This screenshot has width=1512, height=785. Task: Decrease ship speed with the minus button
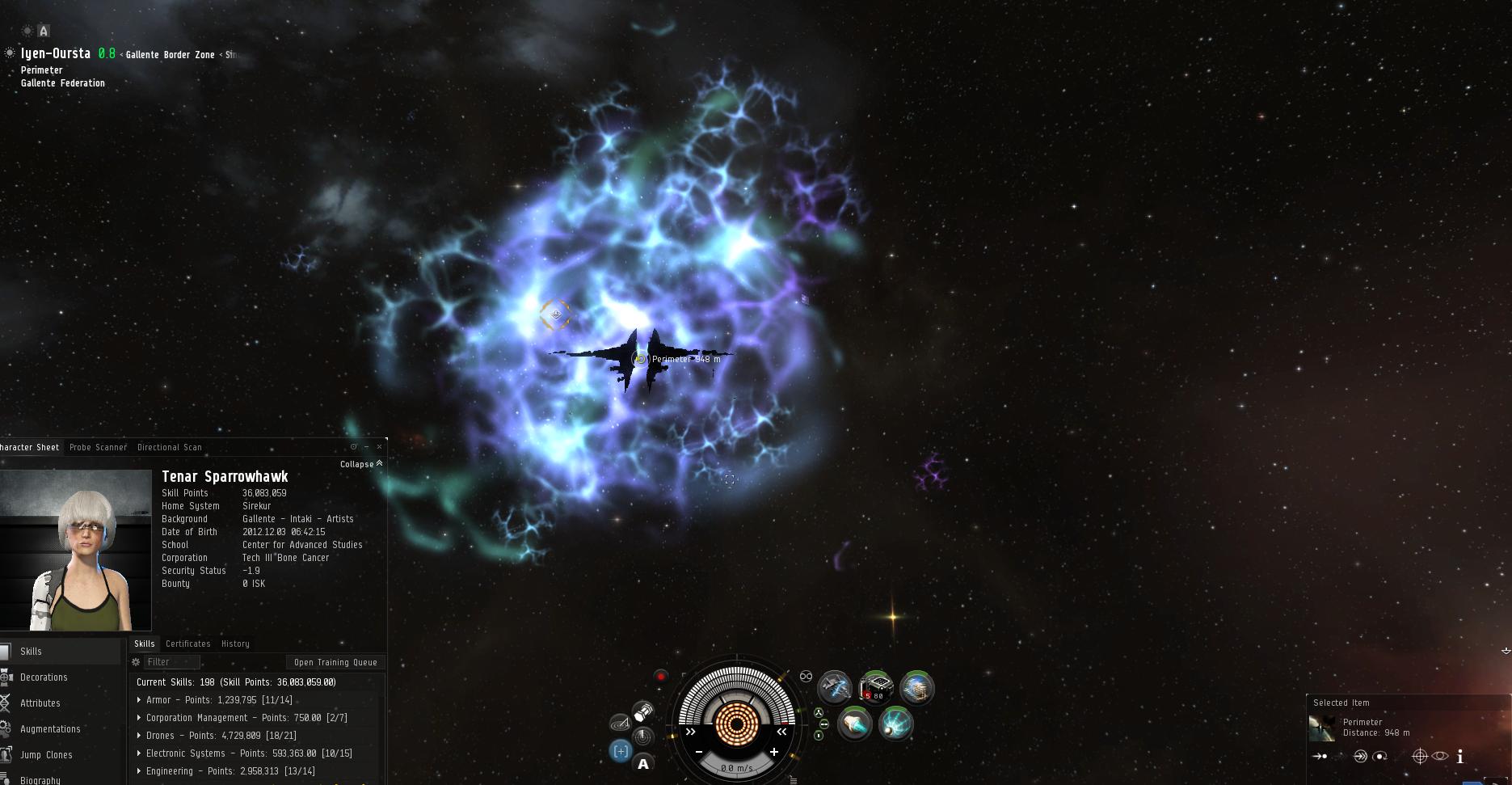pyautogui.click(x=699, y=752)
